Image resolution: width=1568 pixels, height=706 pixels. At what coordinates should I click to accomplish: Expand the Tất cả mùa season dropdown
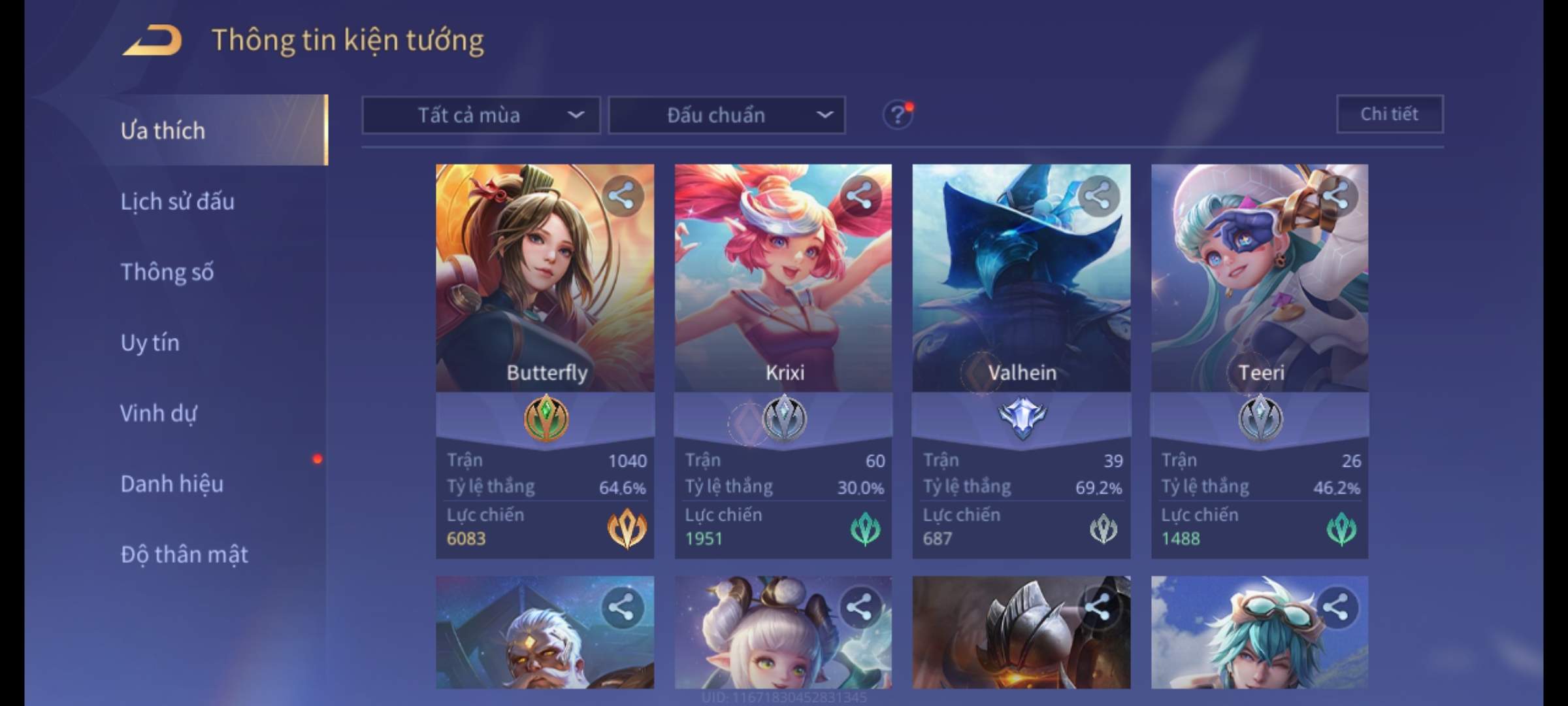(481, 116)
